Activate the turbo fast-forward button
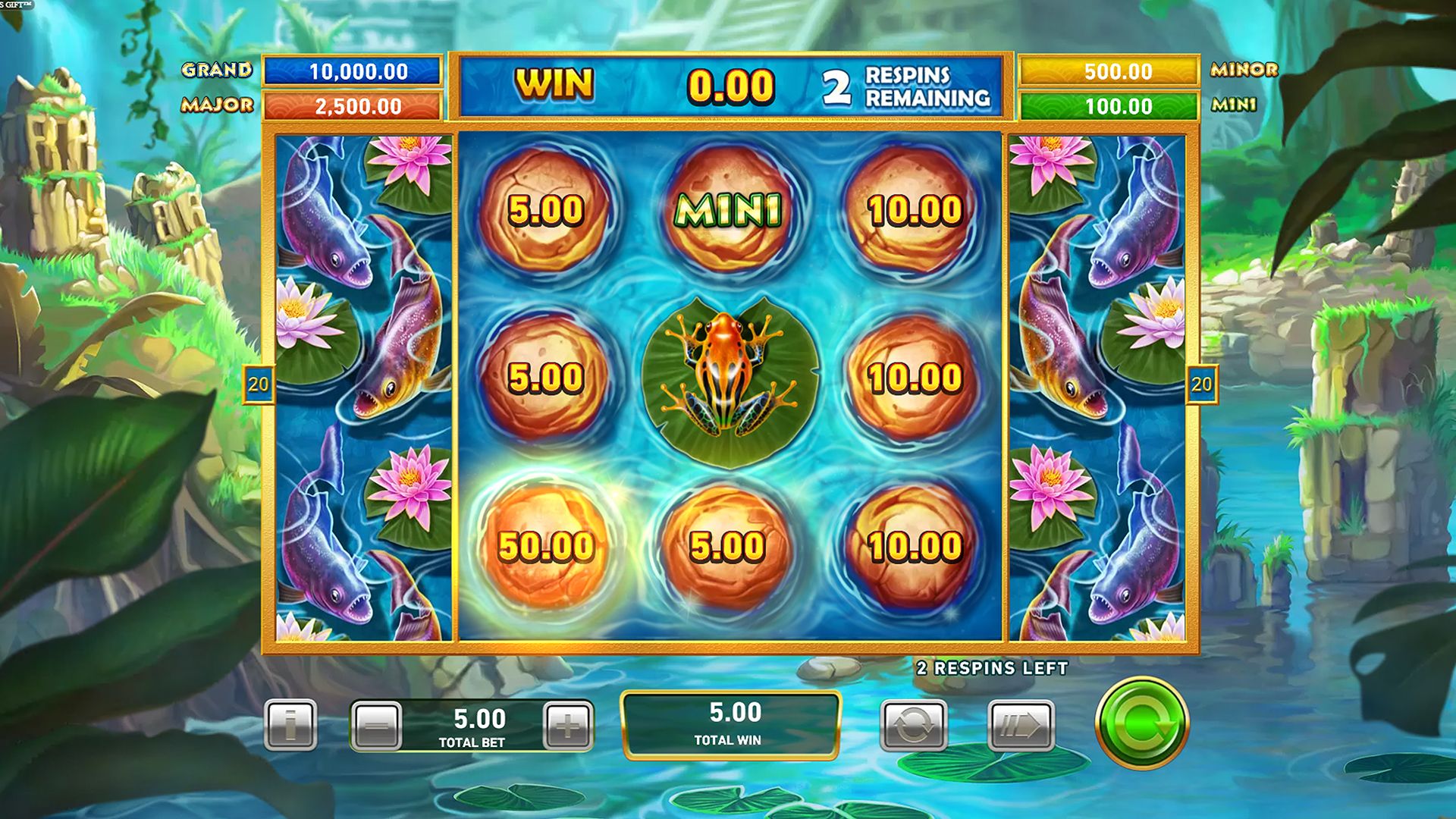 pos(1021,726)
